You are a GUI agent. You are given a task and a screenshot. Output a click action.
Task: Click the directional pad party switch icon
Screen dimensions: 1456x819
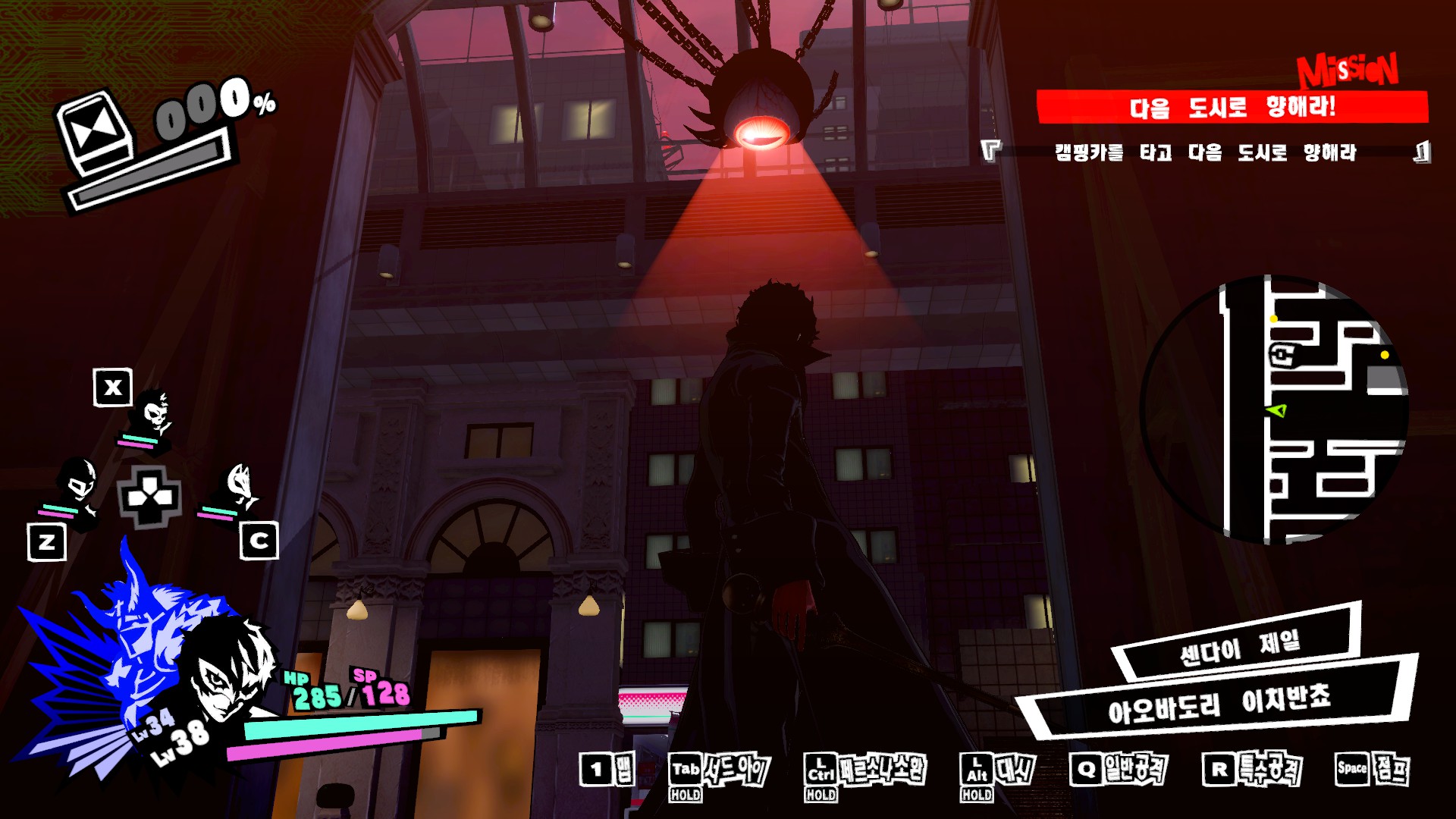pos(149,497)
